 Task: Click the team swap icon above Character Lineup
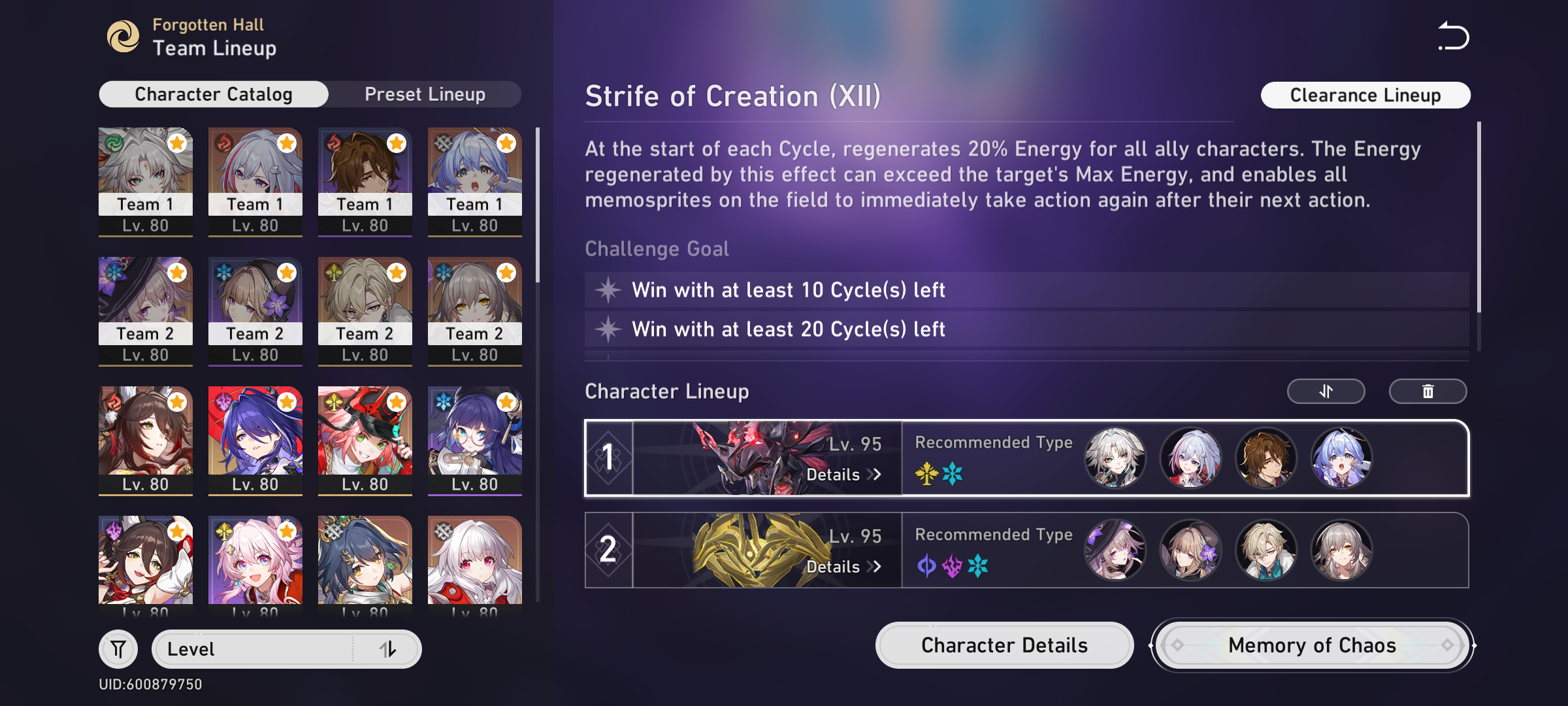click(1326, 391)
